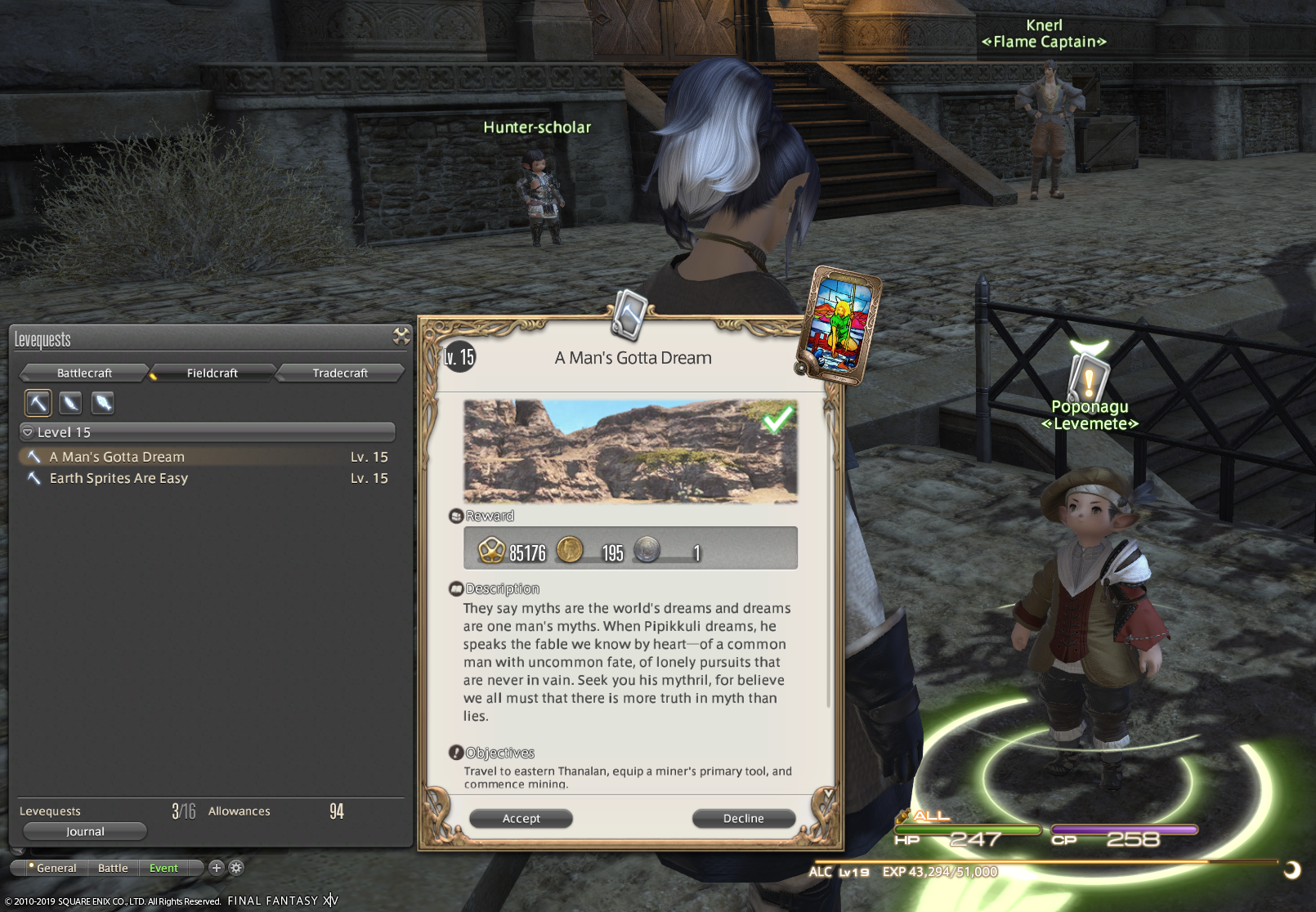Screen dimensions: 1316x912
Task: Switch to the General chat tab
Action: pyautogui.click(x=56, y=868)
